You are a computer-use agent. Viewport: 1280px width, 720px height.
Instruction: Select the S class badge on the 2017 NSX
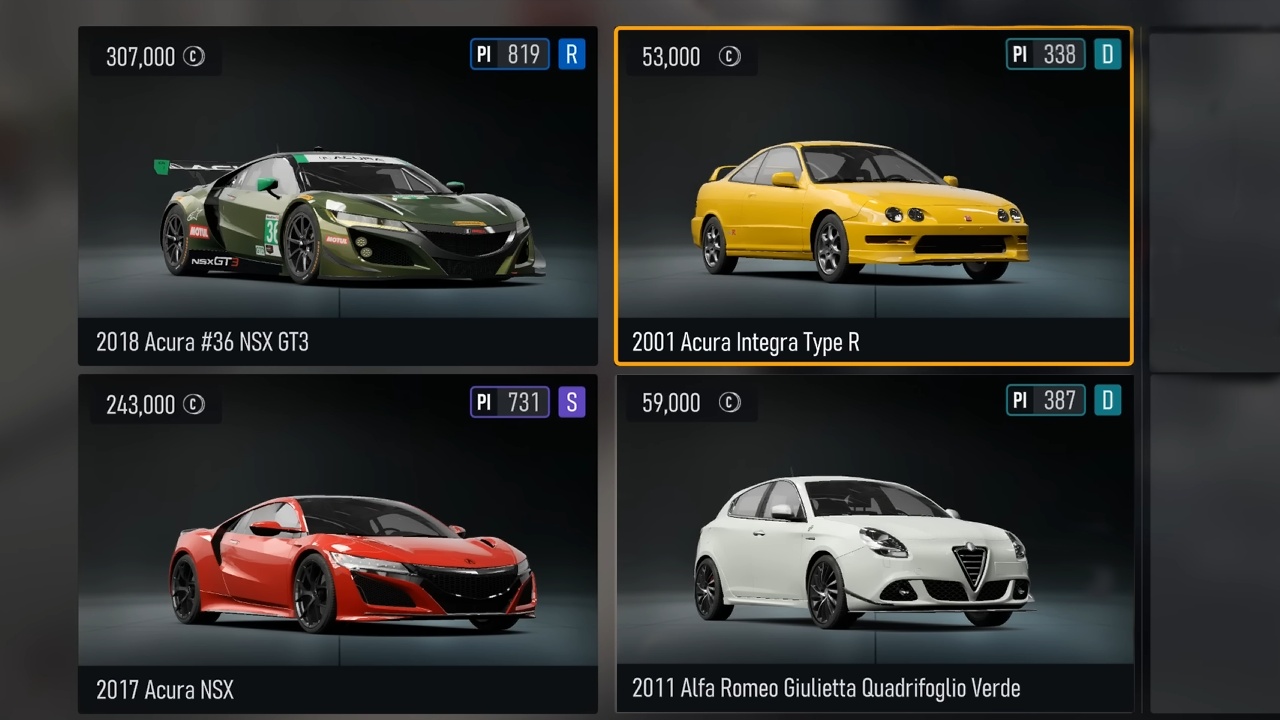tap(571, 402)
